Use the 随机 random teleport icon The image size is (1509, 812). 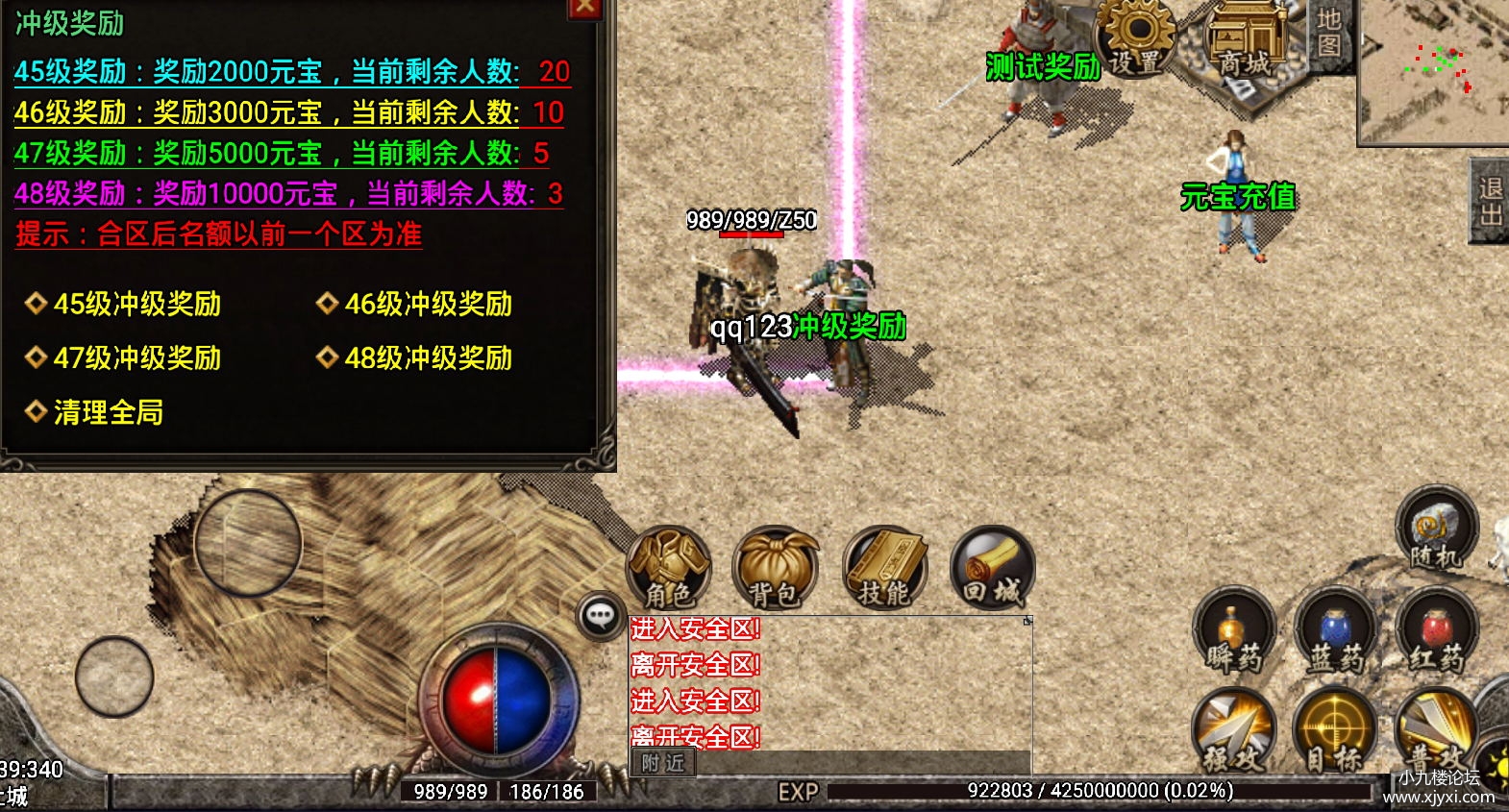tap(1435, 529)
